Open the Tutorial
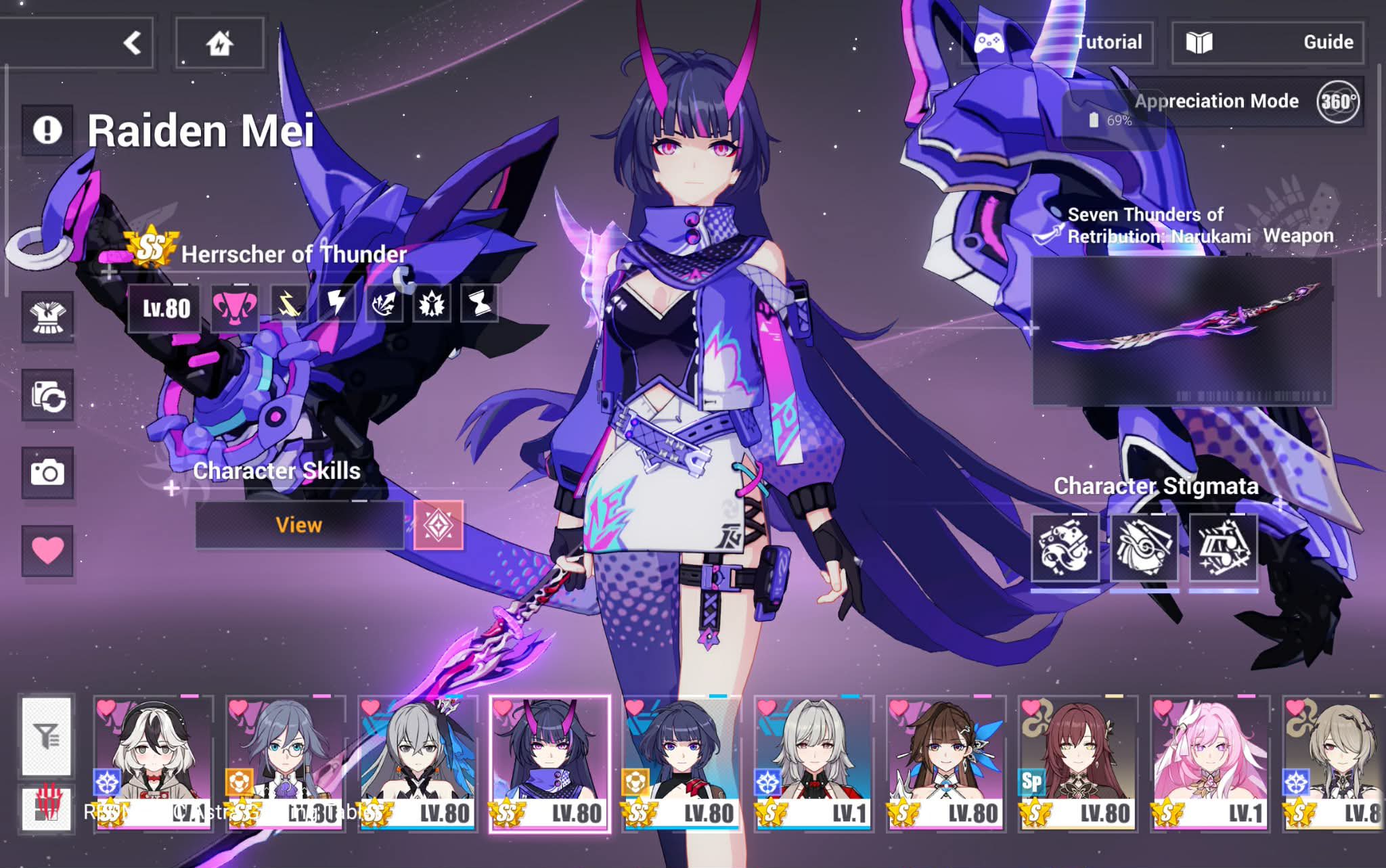Image resolution: width=1386 pixels, height=868 pixels. (1058, 43)
